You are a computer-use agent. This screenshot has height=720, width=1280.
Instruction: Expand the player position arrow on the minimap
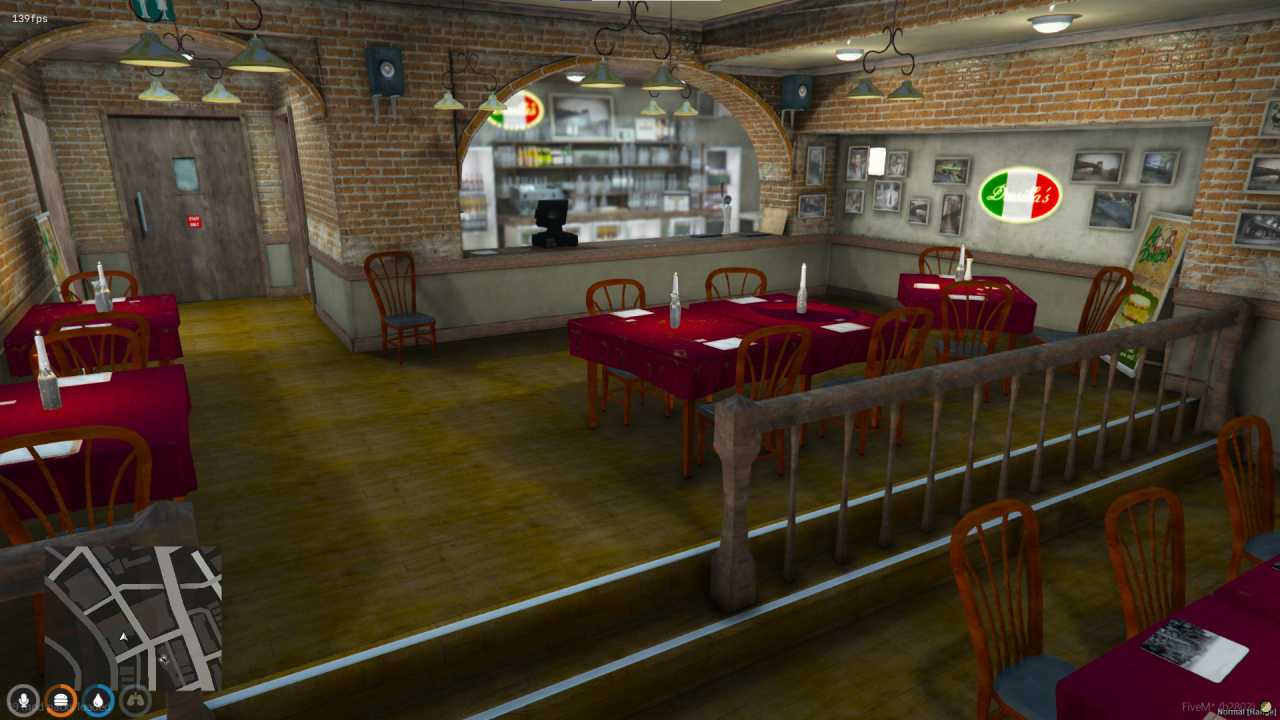click(122, 636)
